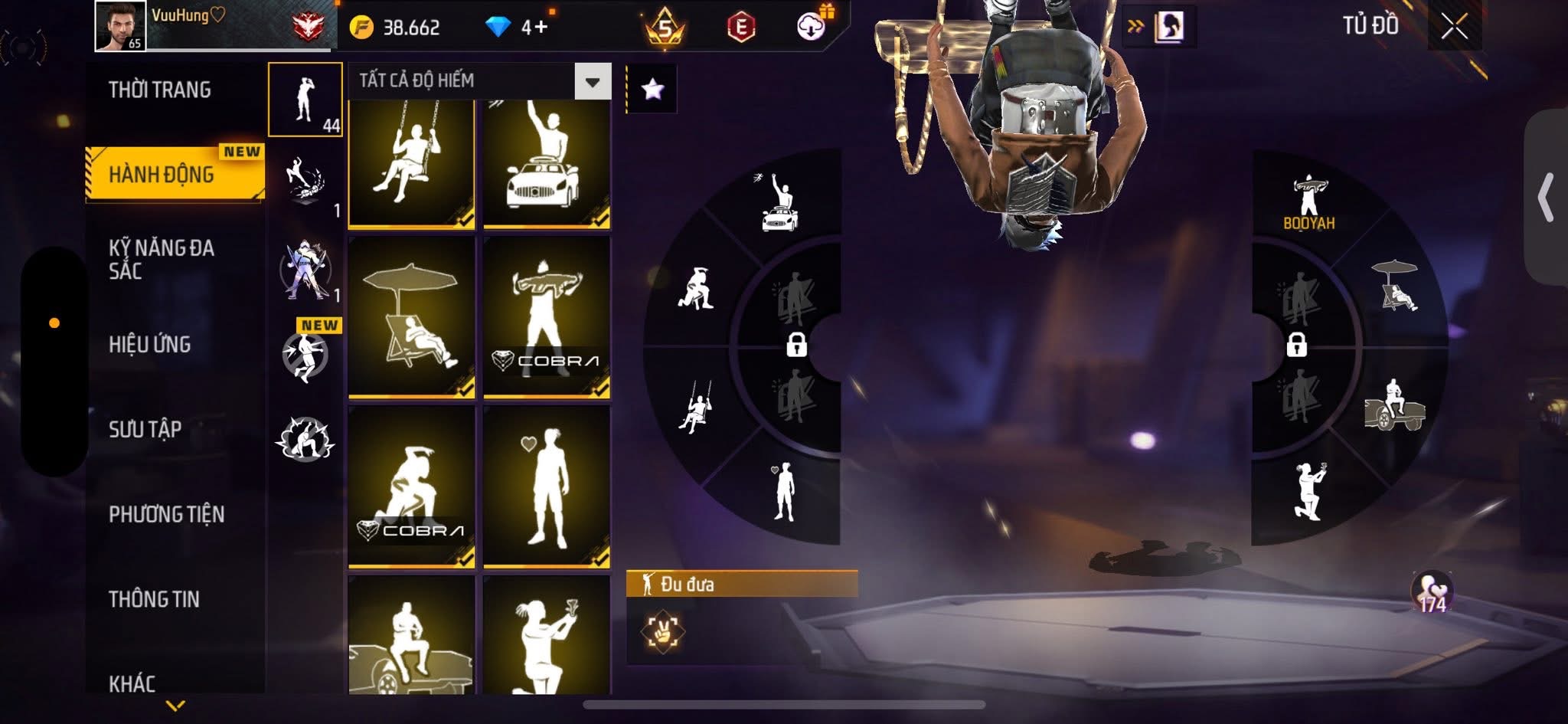Open the Phương Tiện category
The height and width of the screenshot is (724, 1568).
(166, 514)
